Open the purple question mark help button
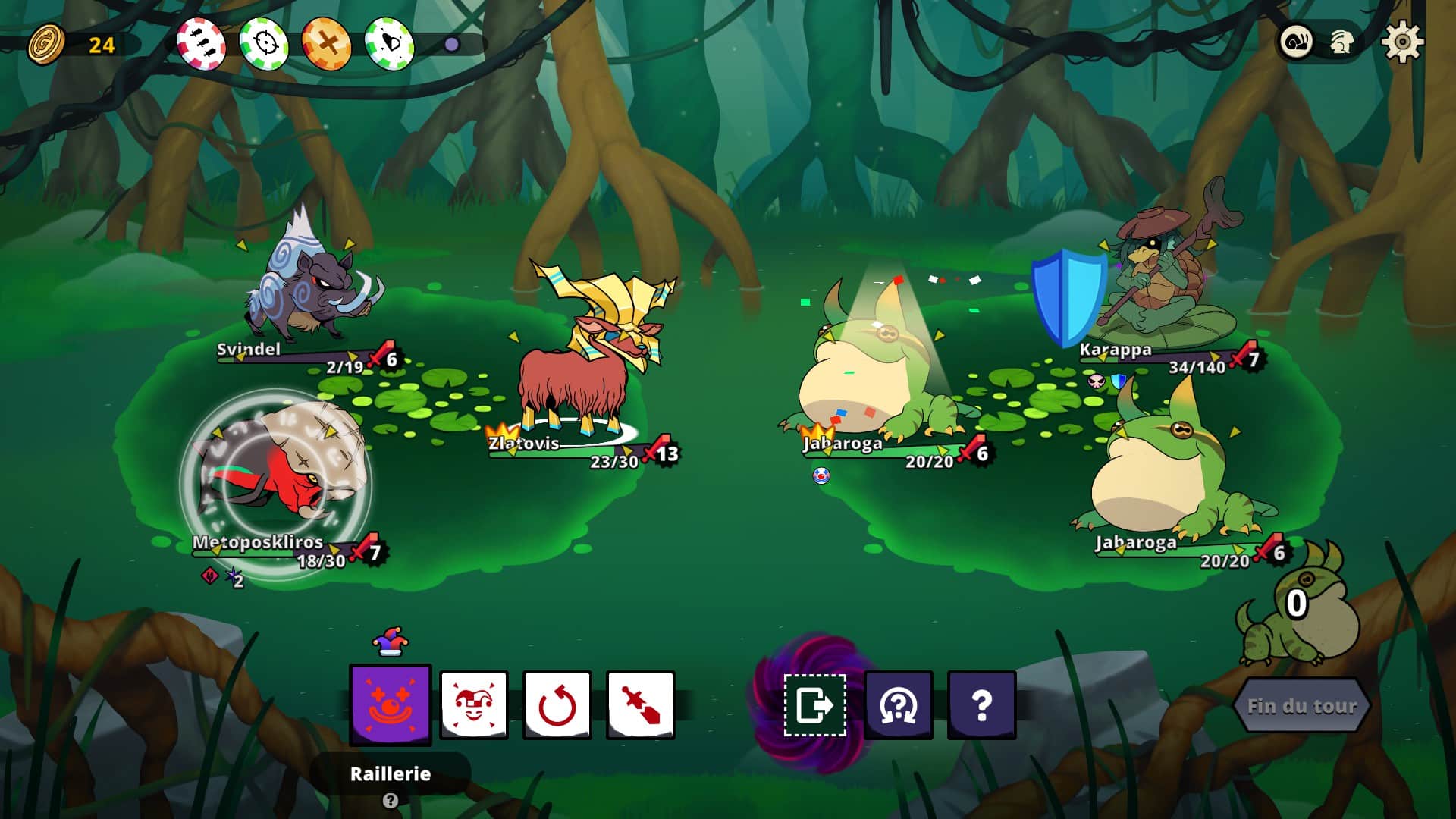 point(981,704)
